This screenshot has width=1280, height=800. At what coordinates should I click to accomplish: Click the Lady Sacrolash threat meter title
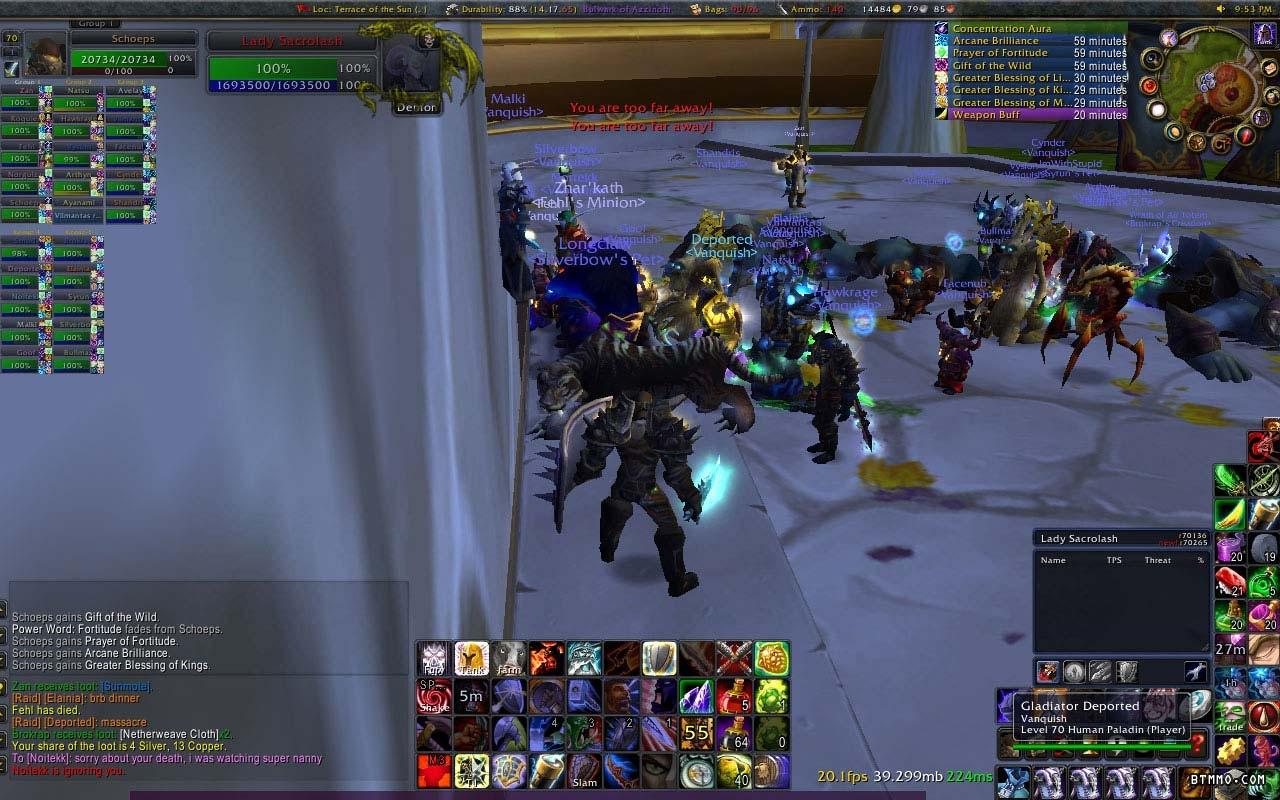(1079, 539)
